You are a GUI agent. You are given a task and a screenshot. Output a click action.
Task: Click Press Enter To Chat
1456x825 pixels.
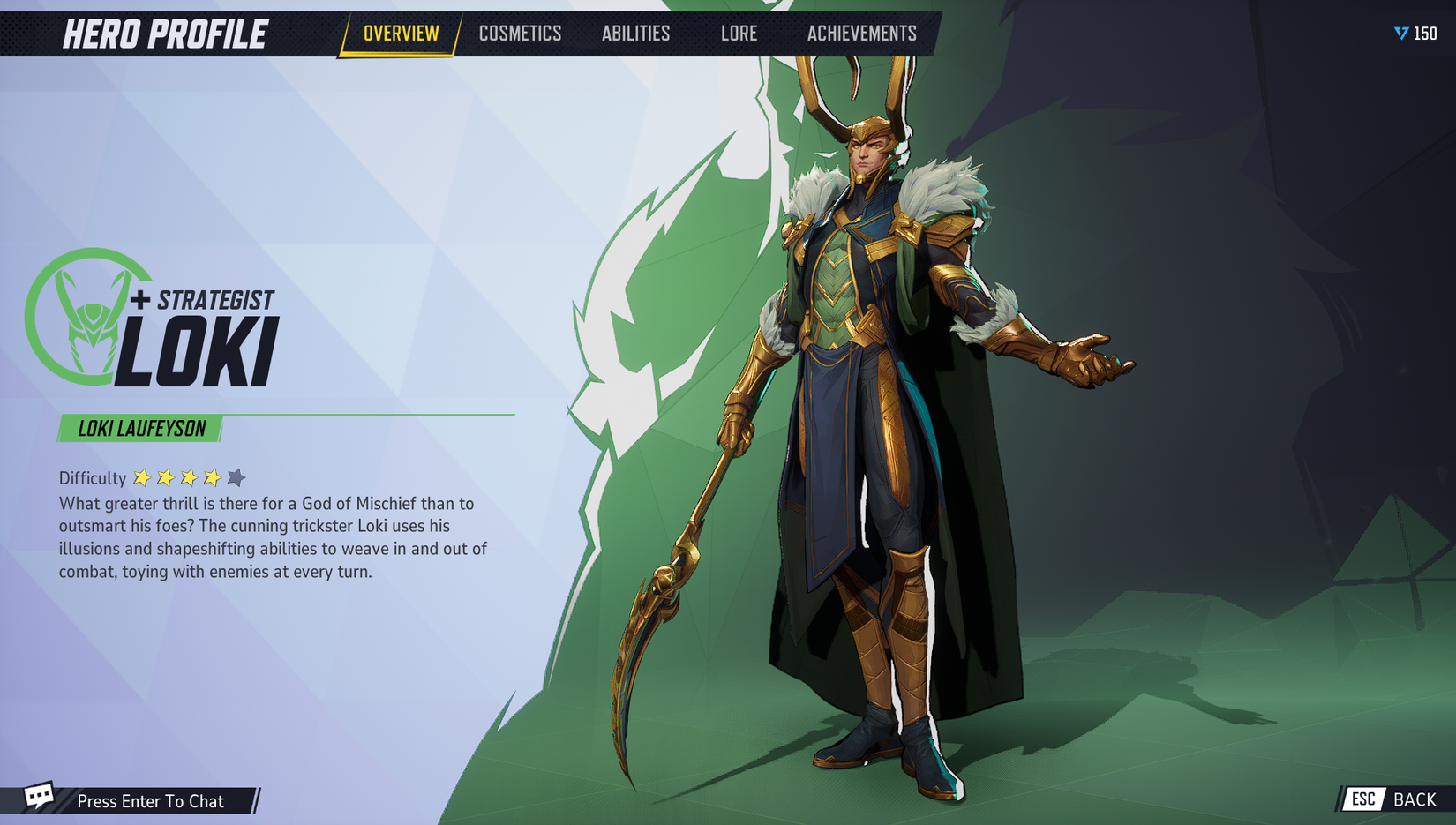tap(150, 801)
